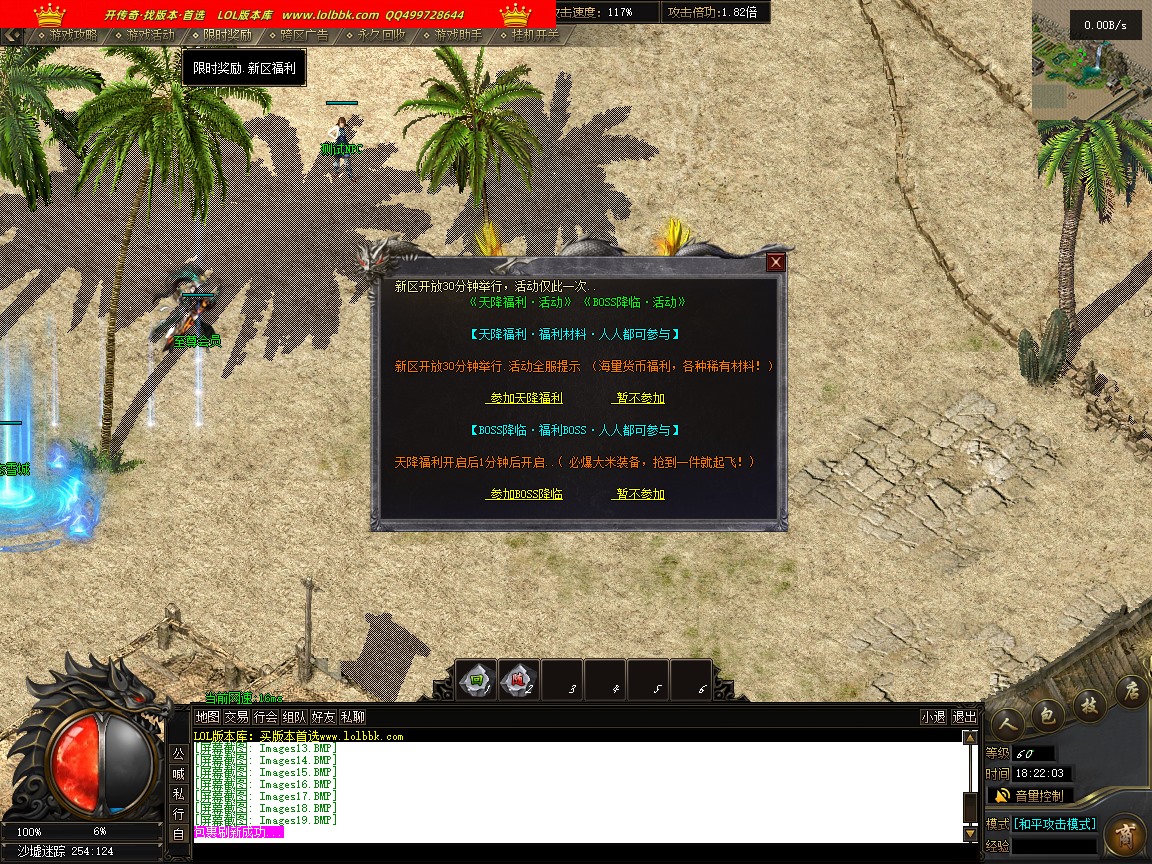Click the 退出 exit button
Screen dimensions: 1152x864
coord(964,717)
